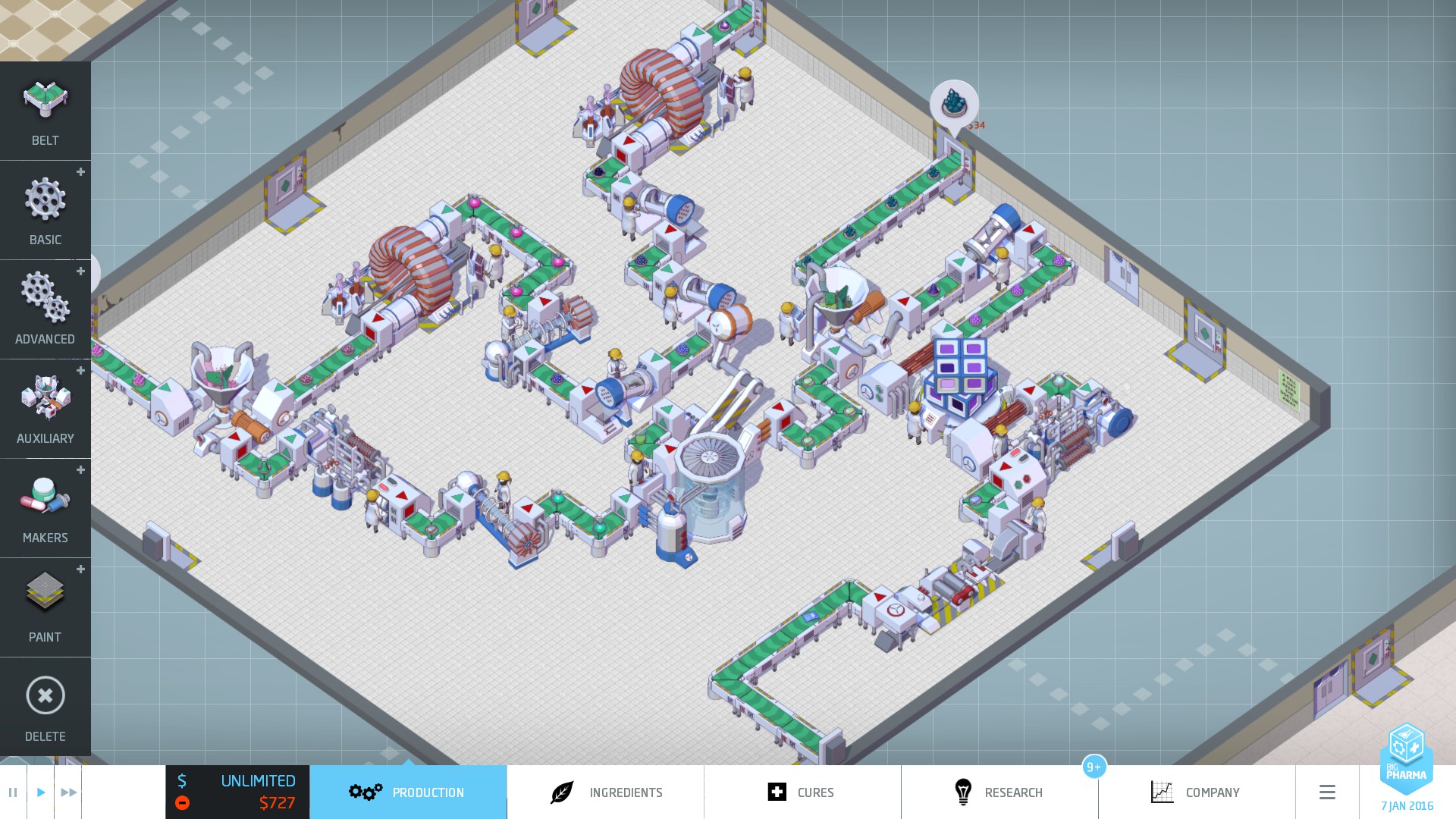Set game speed to normal play

point(41,792)
